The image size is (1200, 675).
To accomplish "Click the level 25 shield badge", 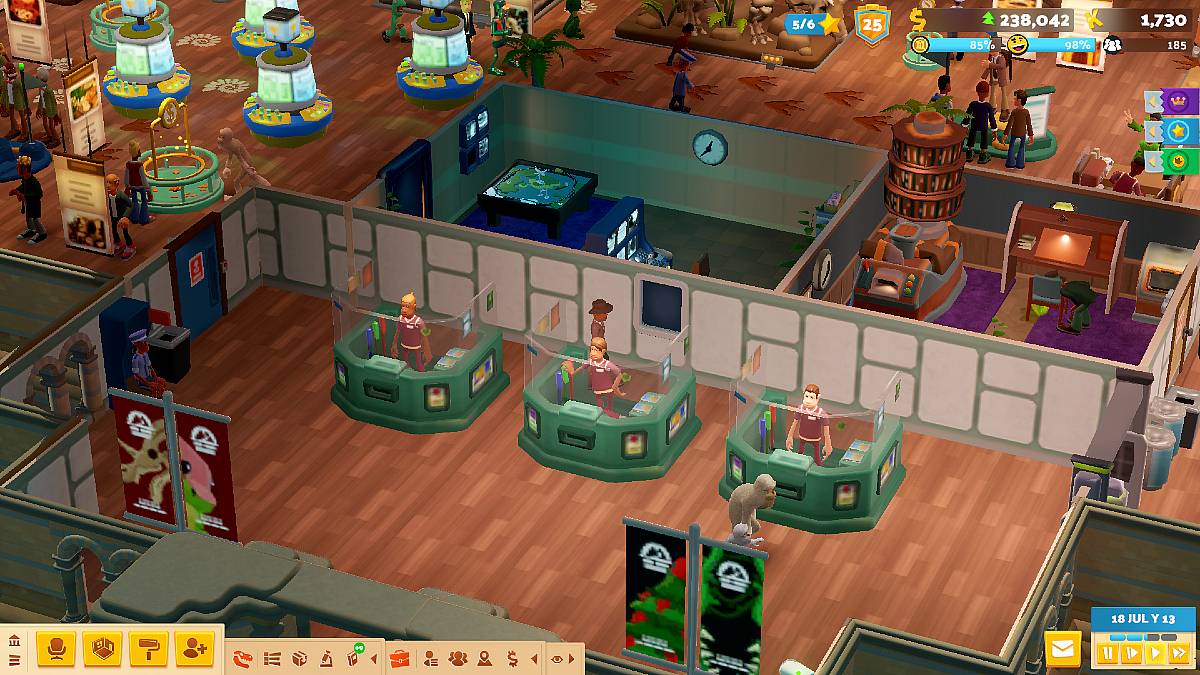I will (x=872, y=23).
